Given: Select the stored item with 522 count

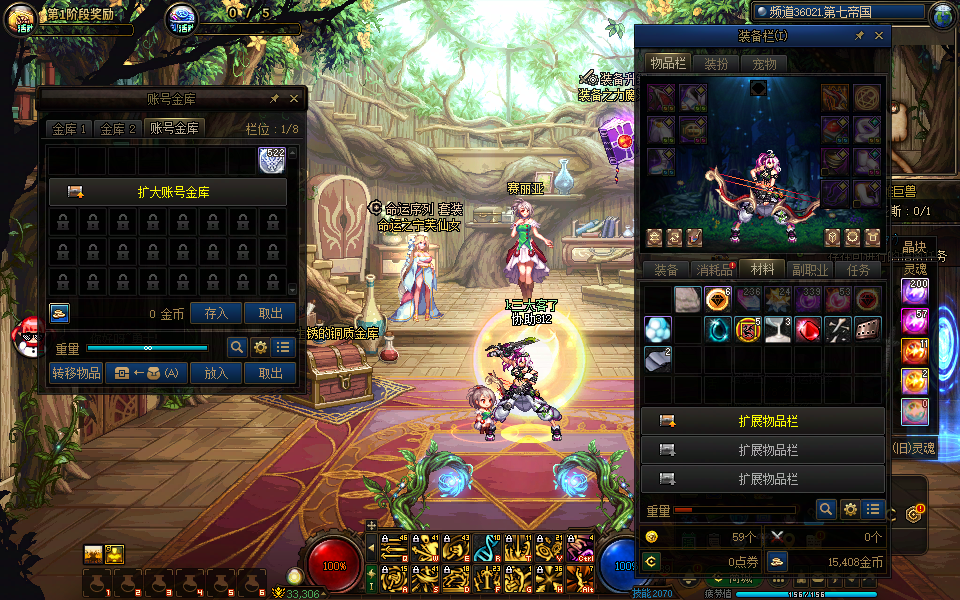Looking at the screenshot, I should pyautogui.click(x=272, y=160).
